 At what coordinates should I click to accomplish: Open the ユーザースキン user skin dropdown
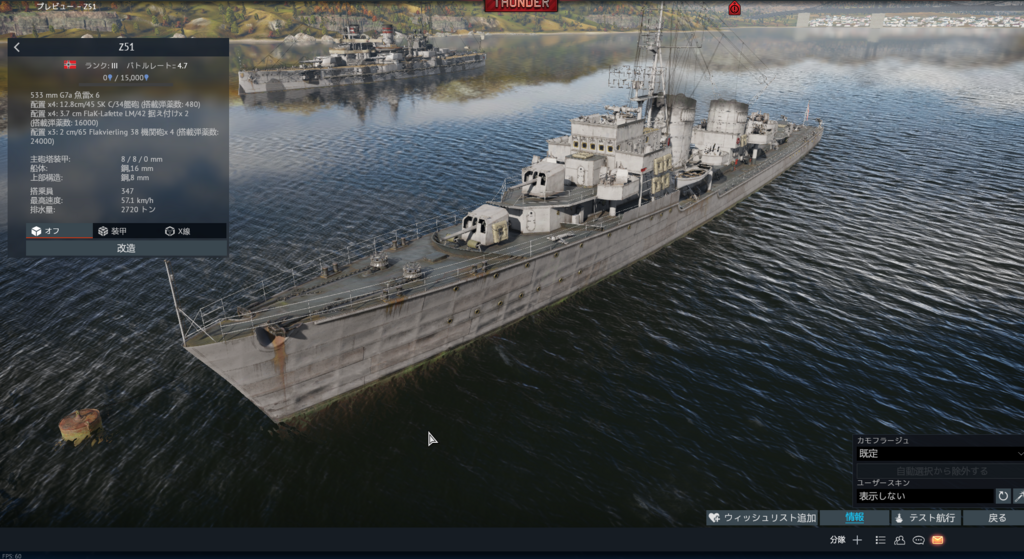(924, 496)
